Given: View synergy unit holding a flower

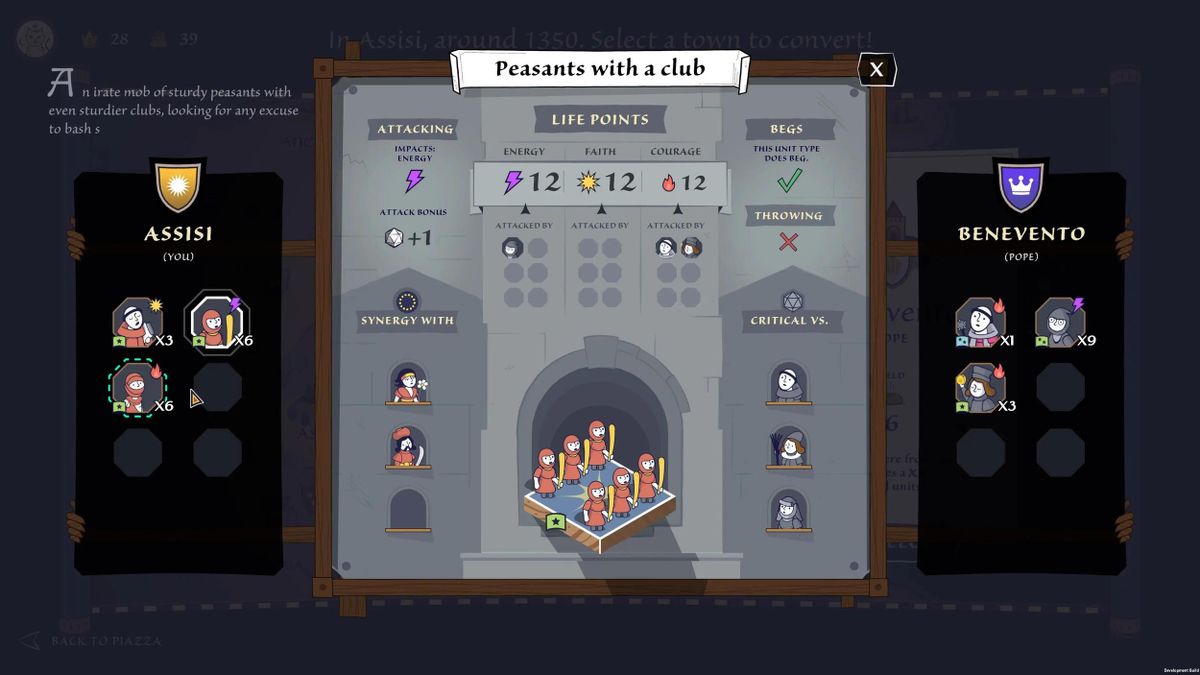Looking at the screenshot, I should [408, 384].
